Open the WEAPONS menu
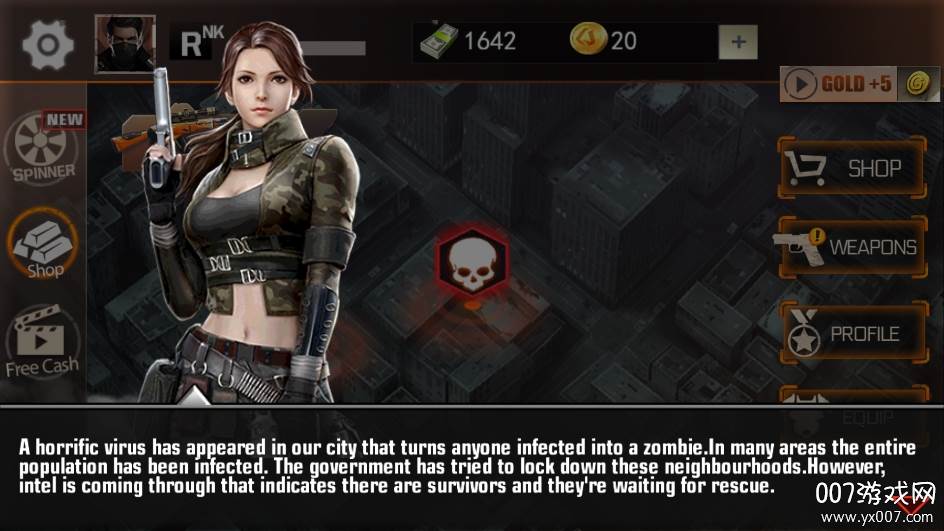The width and height of the screenshot is (944, 531). [x=853, y=247]
